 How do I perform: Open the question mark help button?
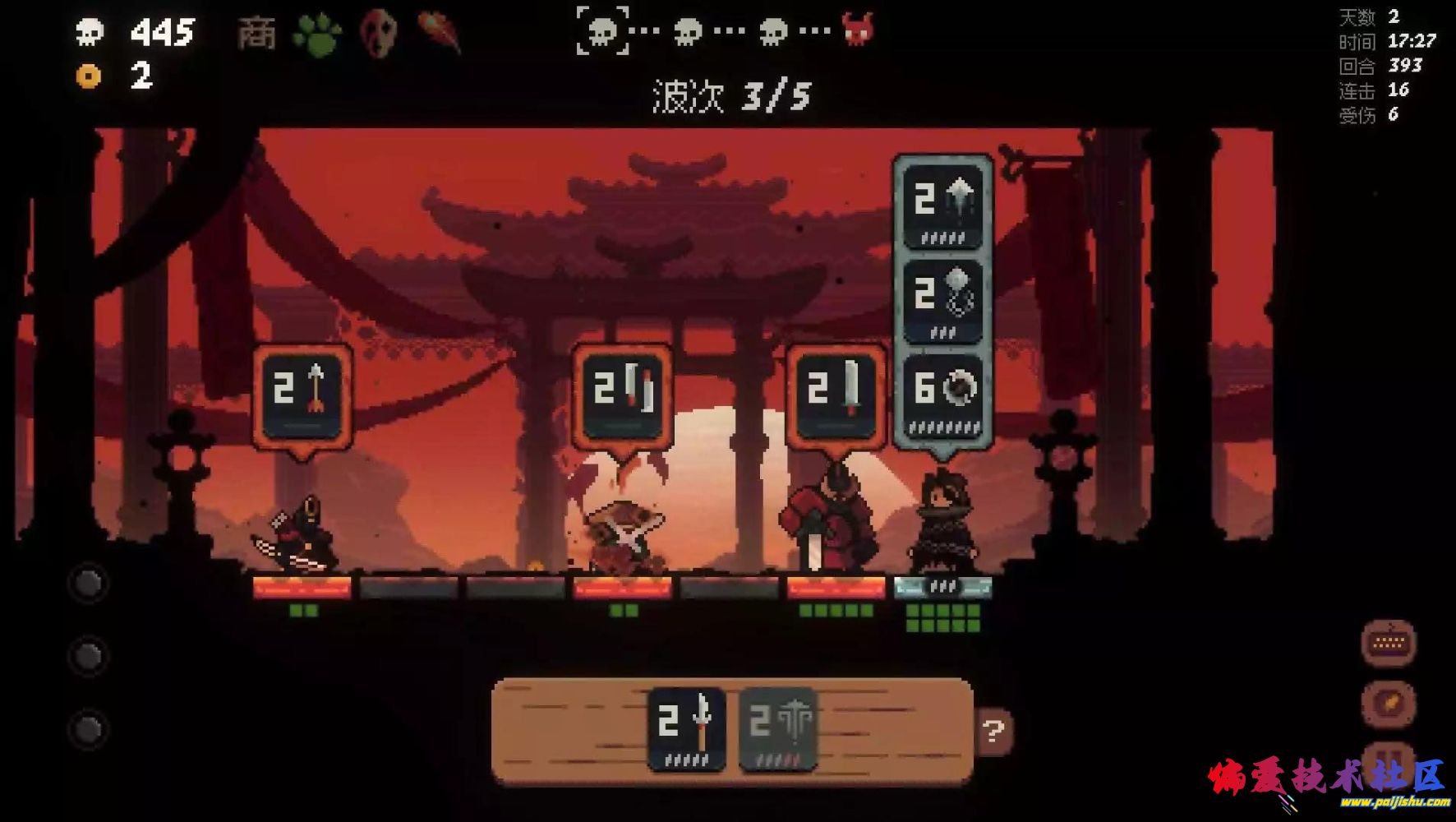tap(993, 731)
